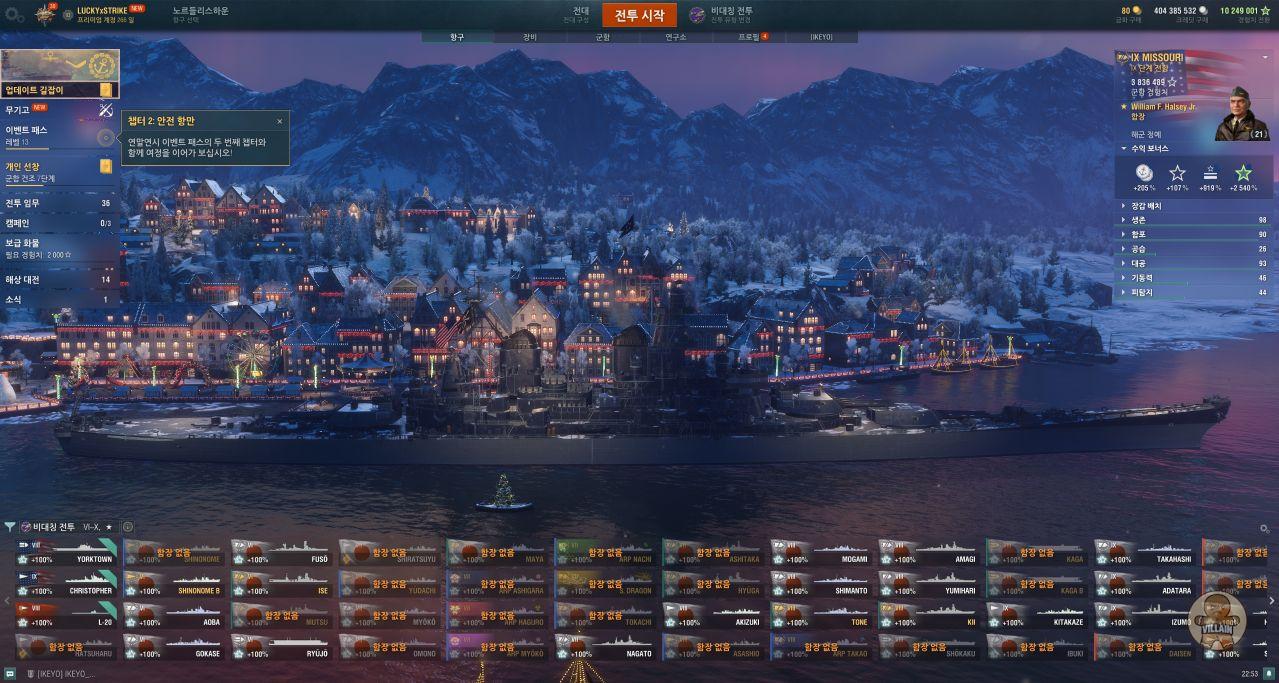Select the 프로필 tab
Screen dimensions: 1279x683
[749, 37]
